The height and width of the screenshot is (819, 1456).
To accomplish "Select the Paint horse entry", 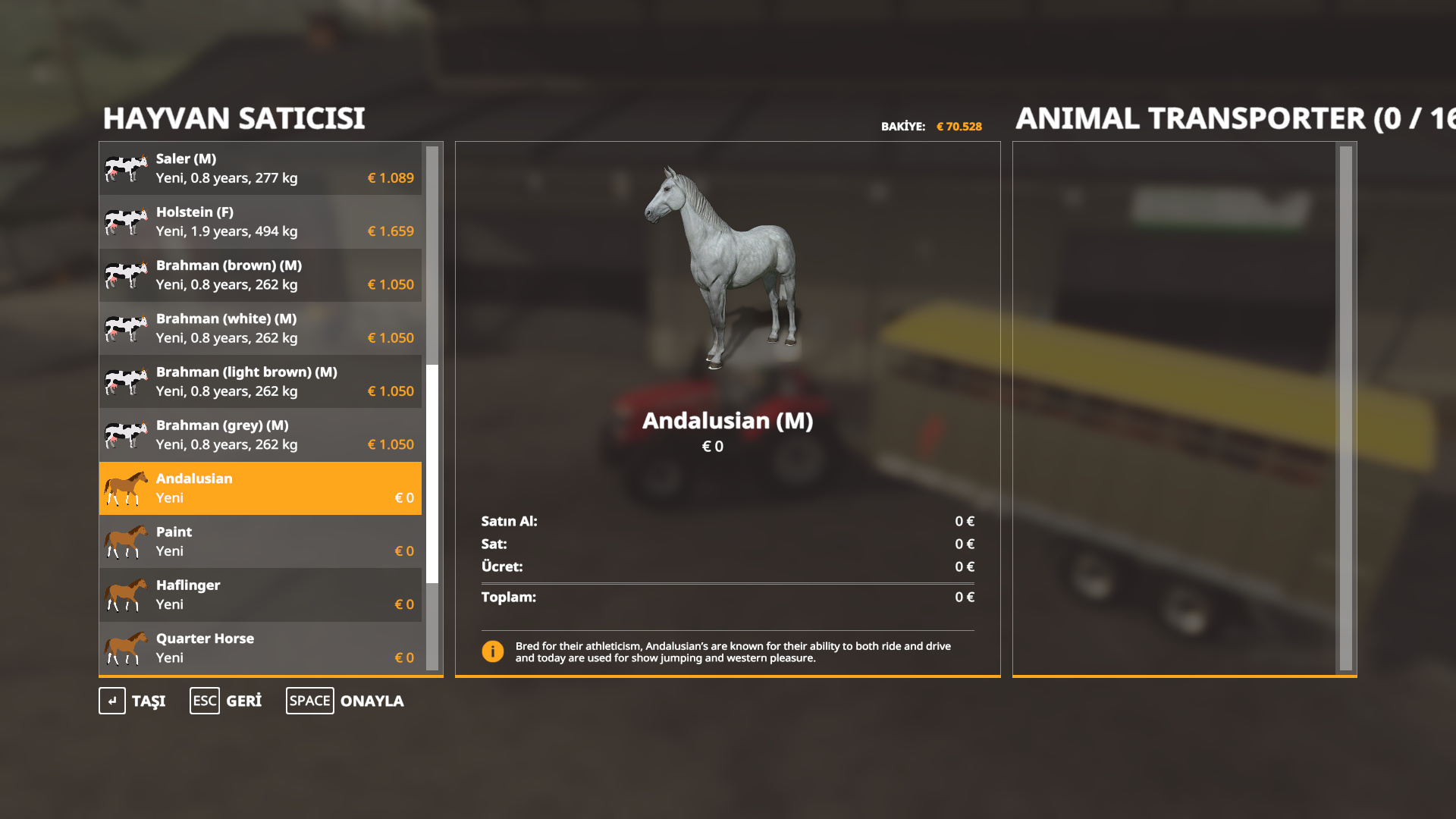I will [260, 541].
